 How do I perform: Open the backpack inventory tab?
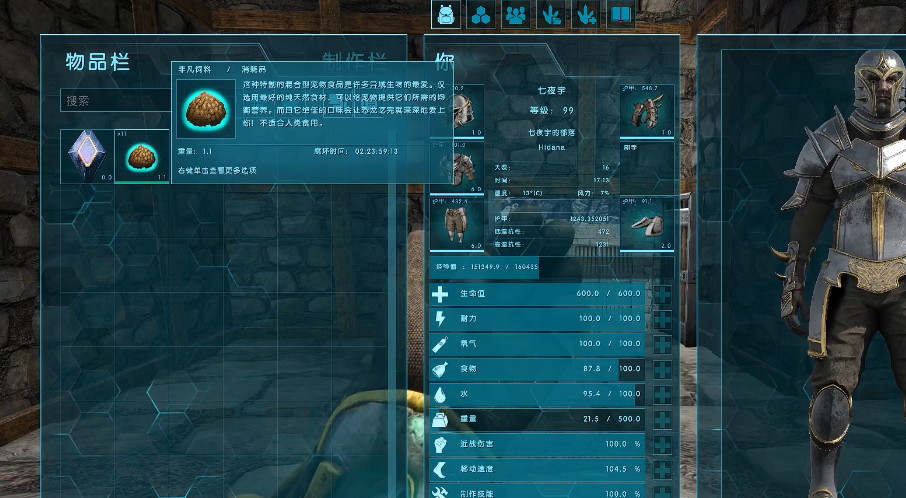coord(446,14)
